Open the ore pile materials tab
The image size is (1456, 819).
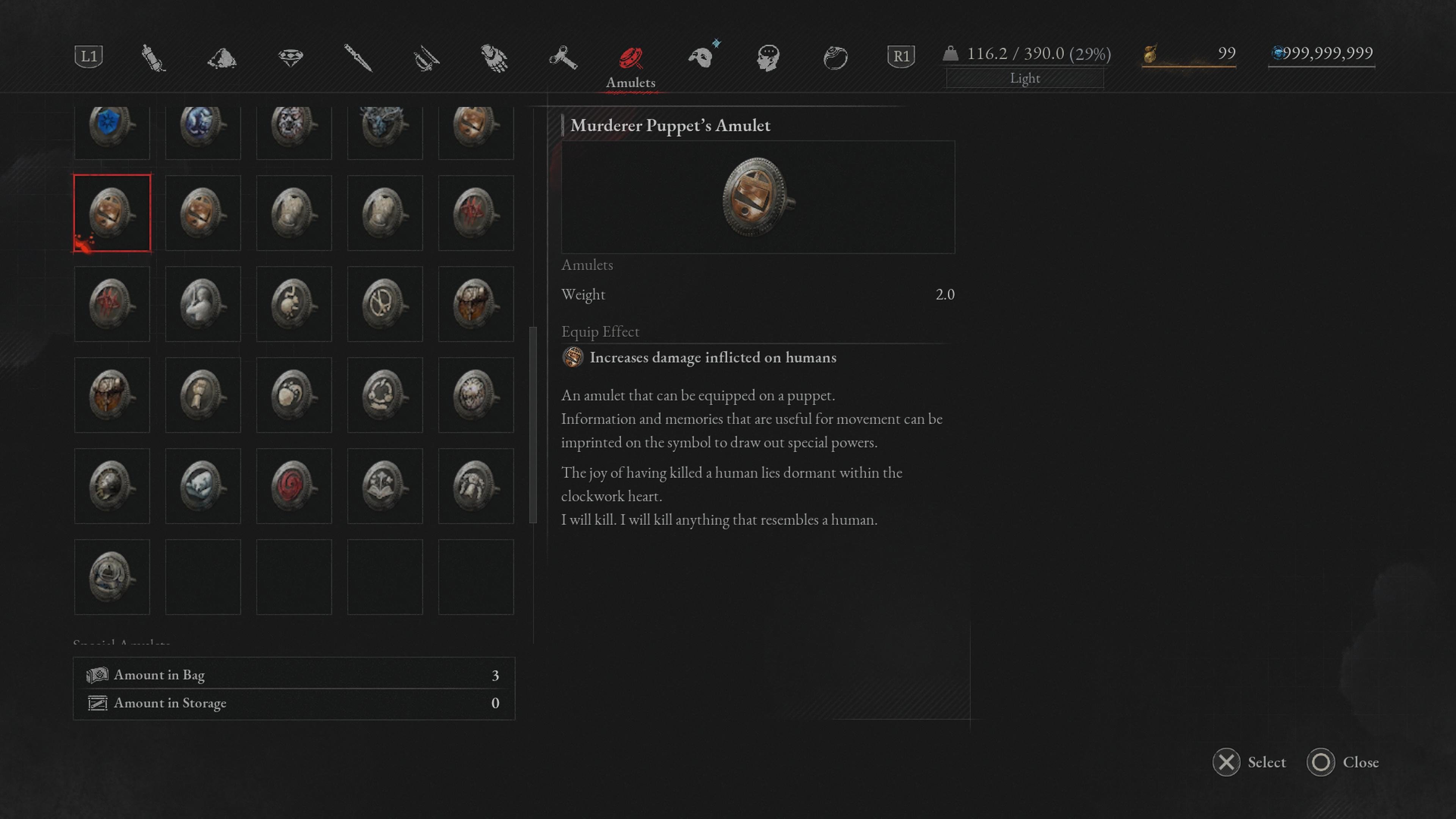[x=221, y=58]
